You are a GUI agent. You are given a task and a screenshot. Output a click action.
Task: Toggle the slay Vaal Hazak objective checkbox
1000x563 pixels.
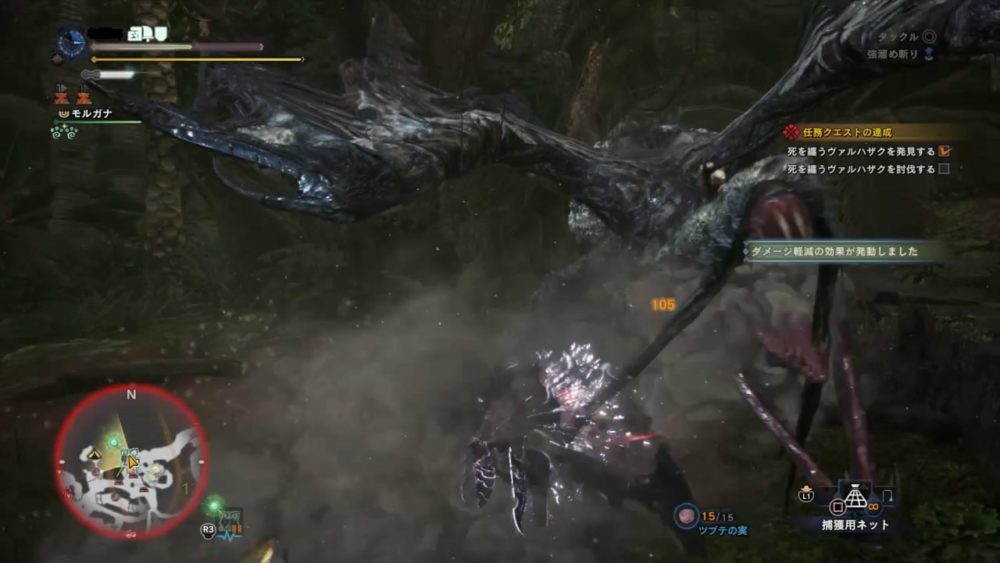coord(944,170)
